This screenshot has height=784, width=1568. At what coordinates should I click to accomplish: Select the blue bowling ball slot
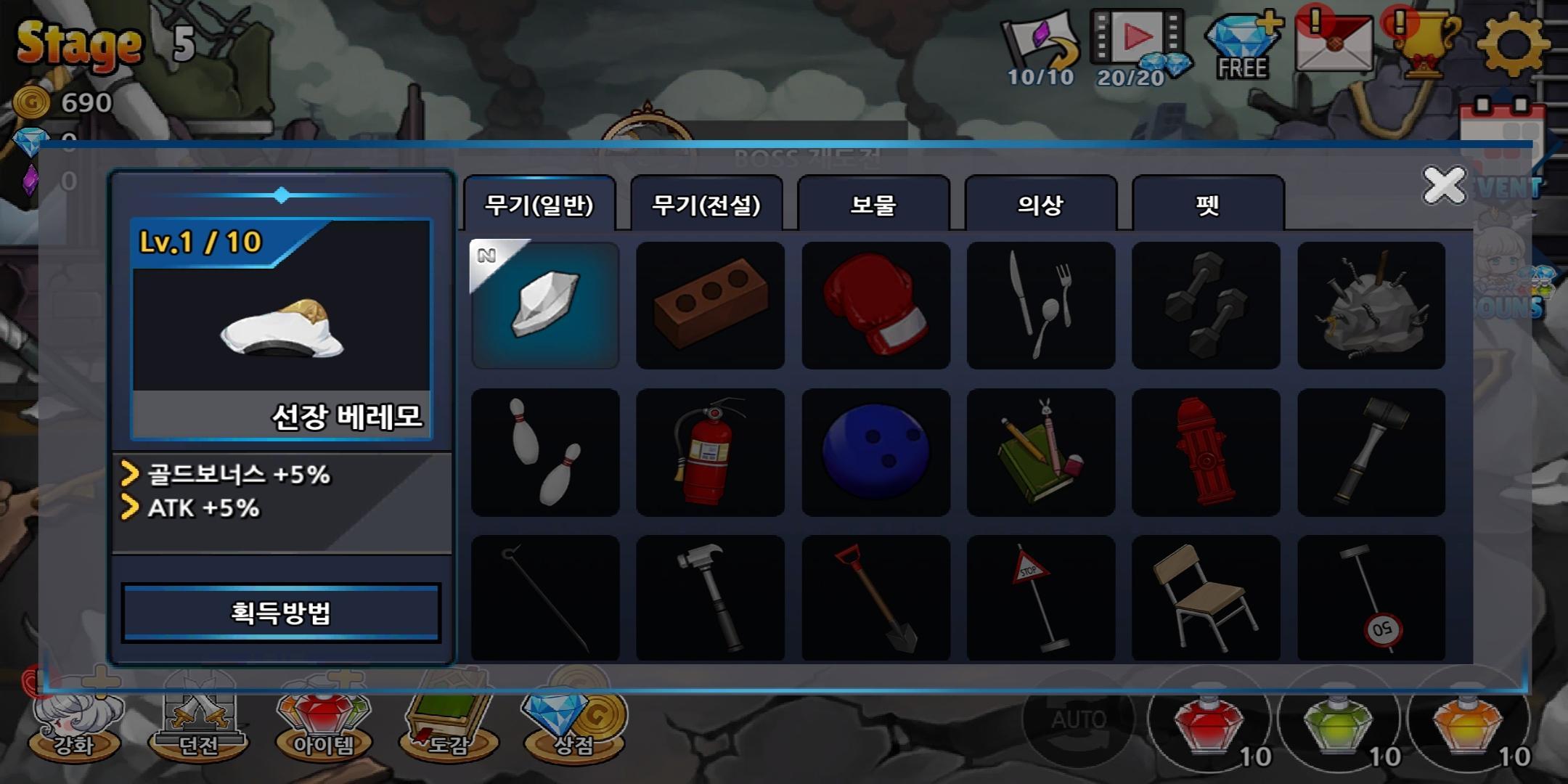tap(875, 452)
